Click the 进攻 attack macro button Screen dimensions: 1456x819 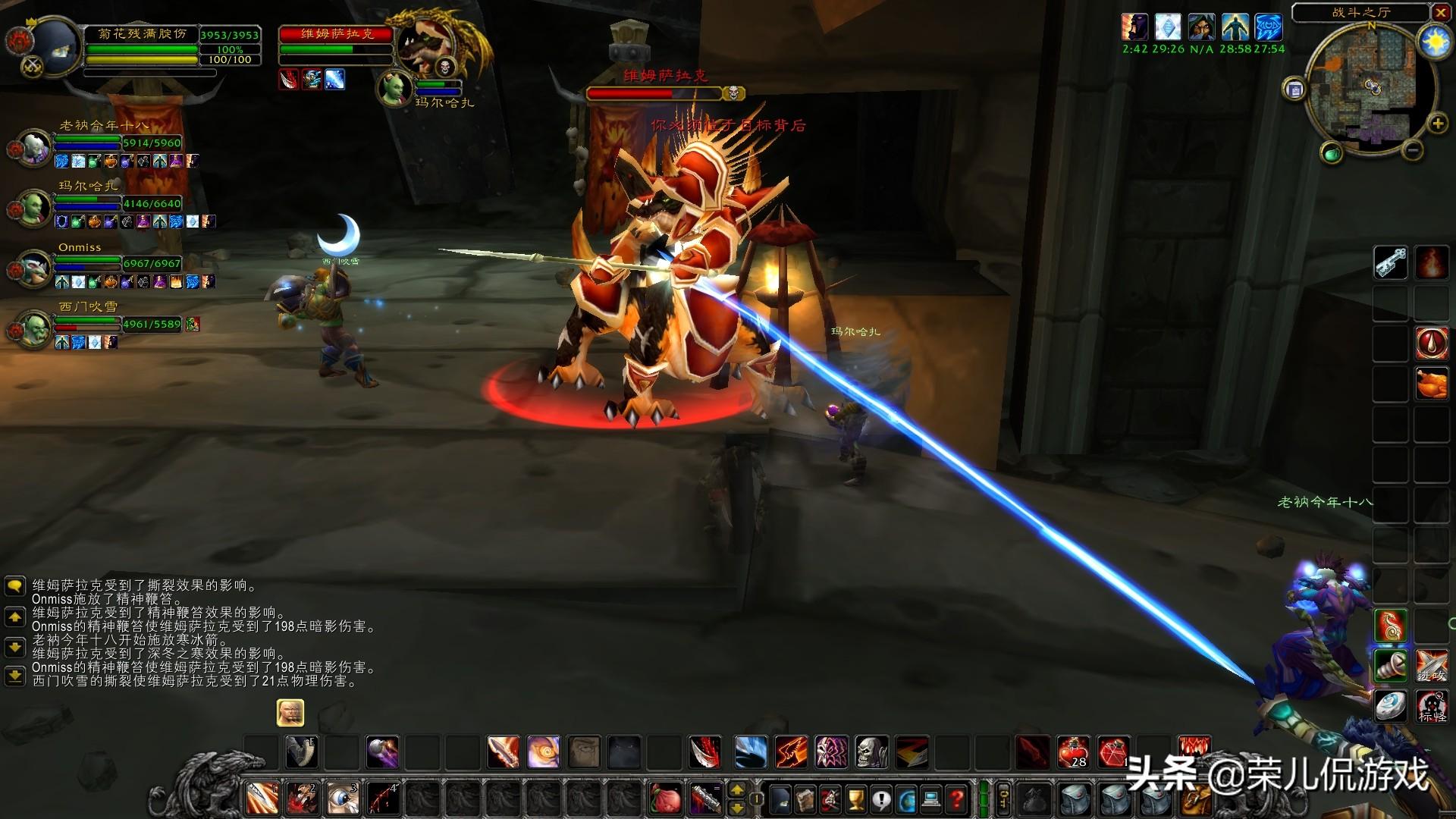pos(1432,667)
